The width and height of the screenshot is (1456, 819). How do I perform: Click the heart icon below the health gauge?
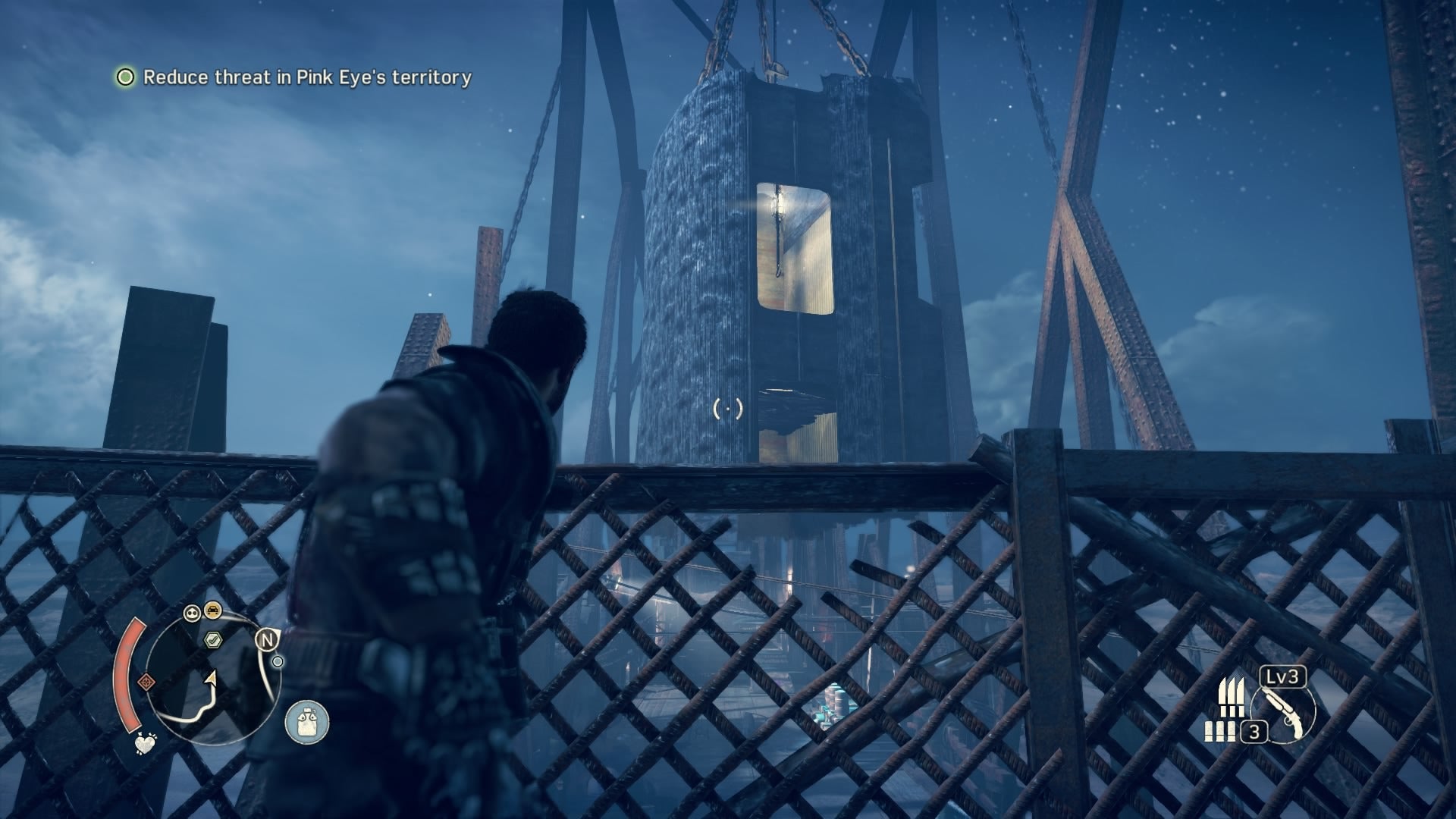[x=144, y=743]
